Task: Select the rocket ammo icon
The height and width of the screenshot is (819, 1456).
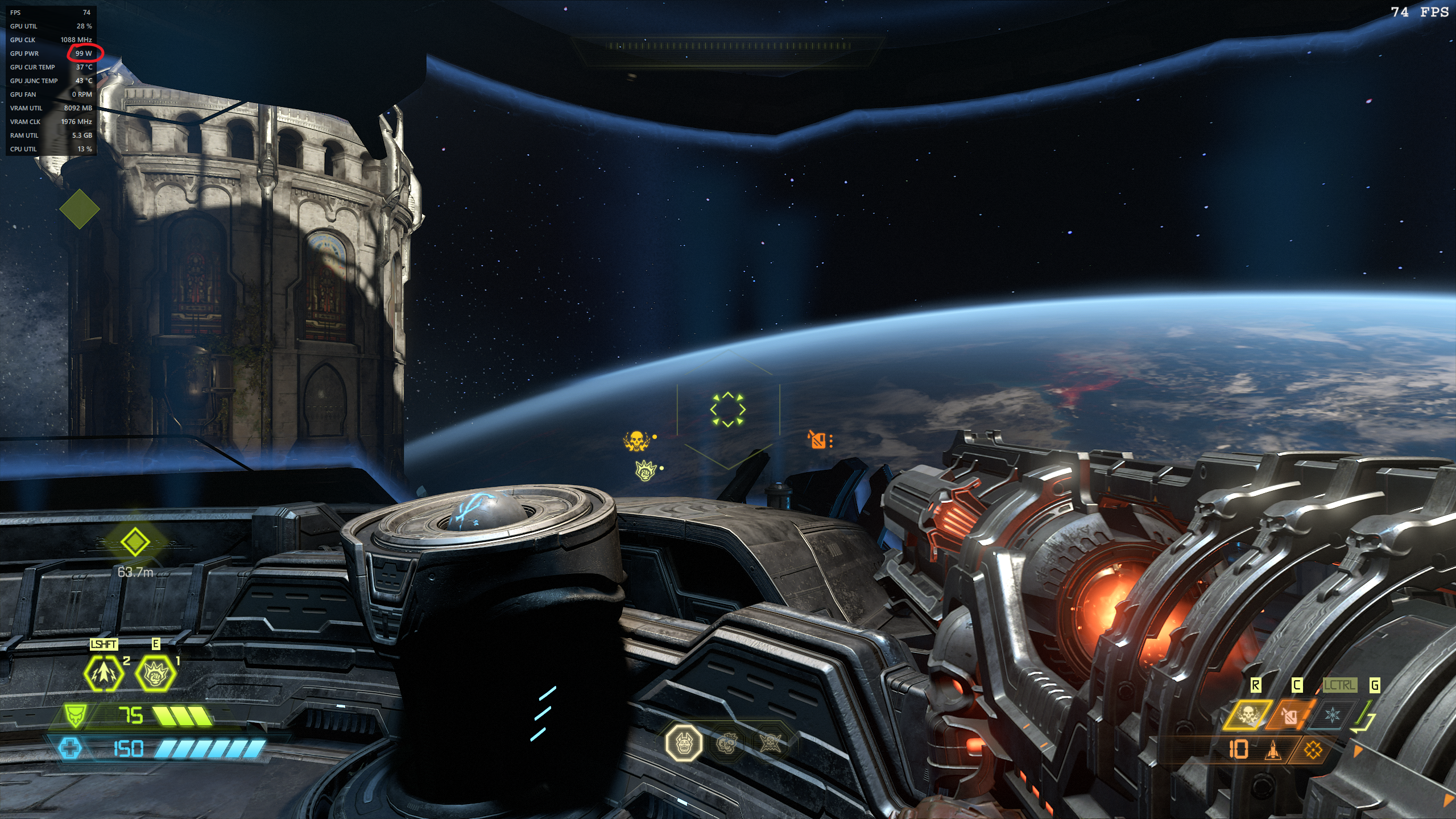Action: coord(1273,751)
